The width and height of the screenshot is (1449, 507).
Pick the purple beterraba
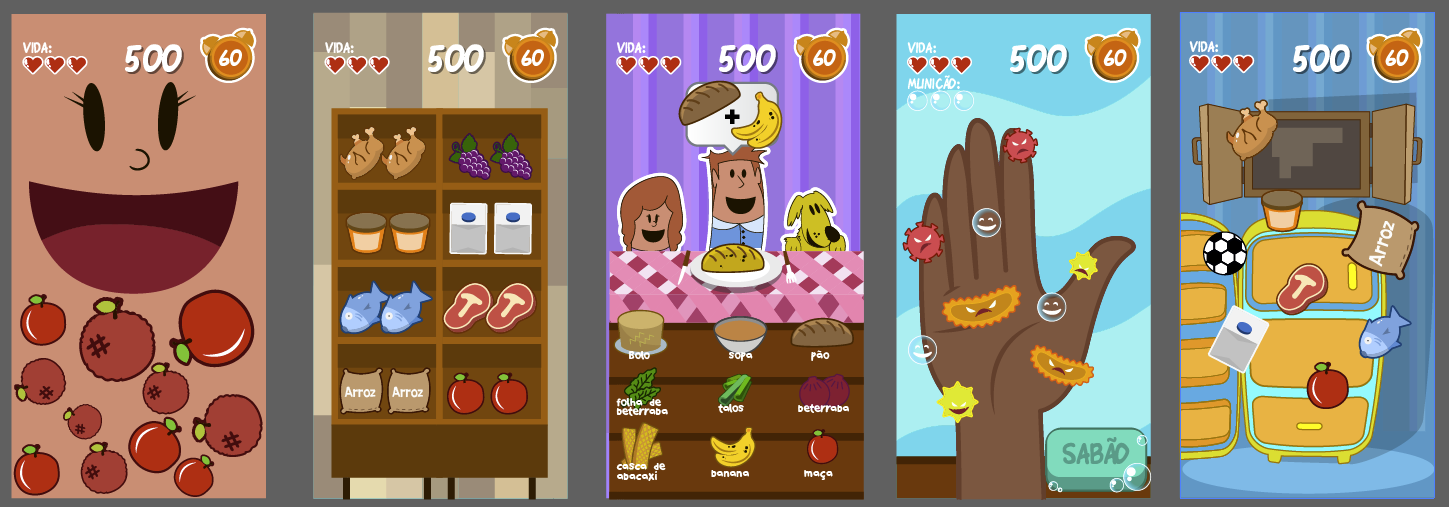pyautogui.click(x=823, y=388)
